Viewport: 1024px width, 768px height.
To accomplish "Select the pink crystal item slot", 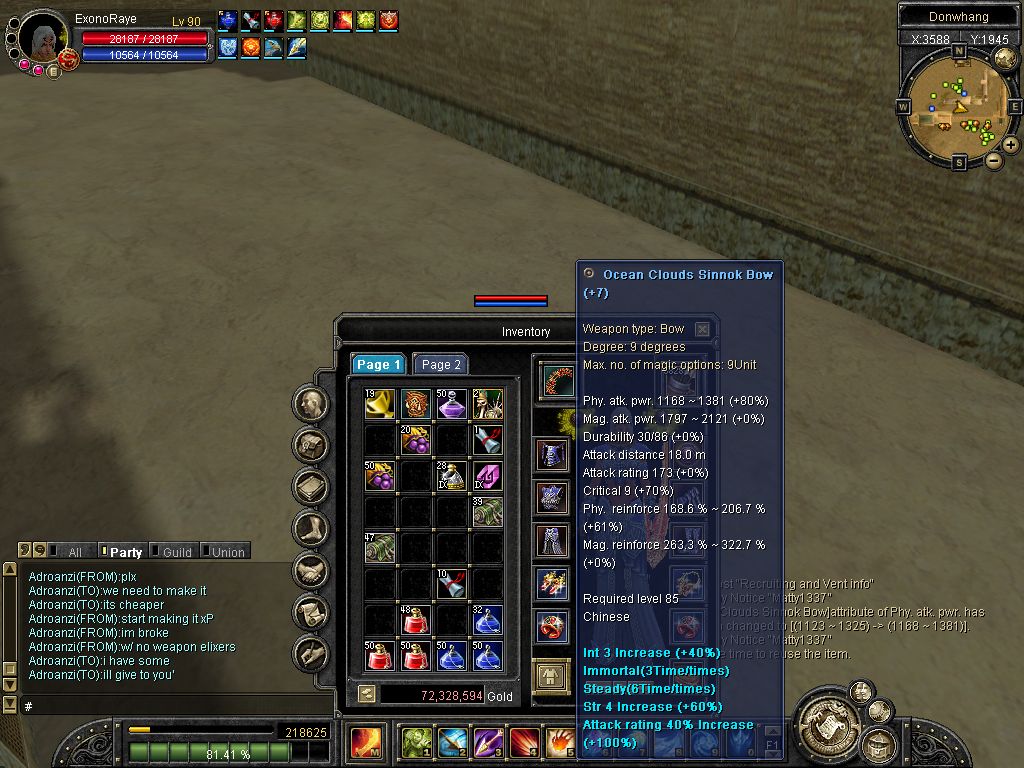I will click(487, 476).
